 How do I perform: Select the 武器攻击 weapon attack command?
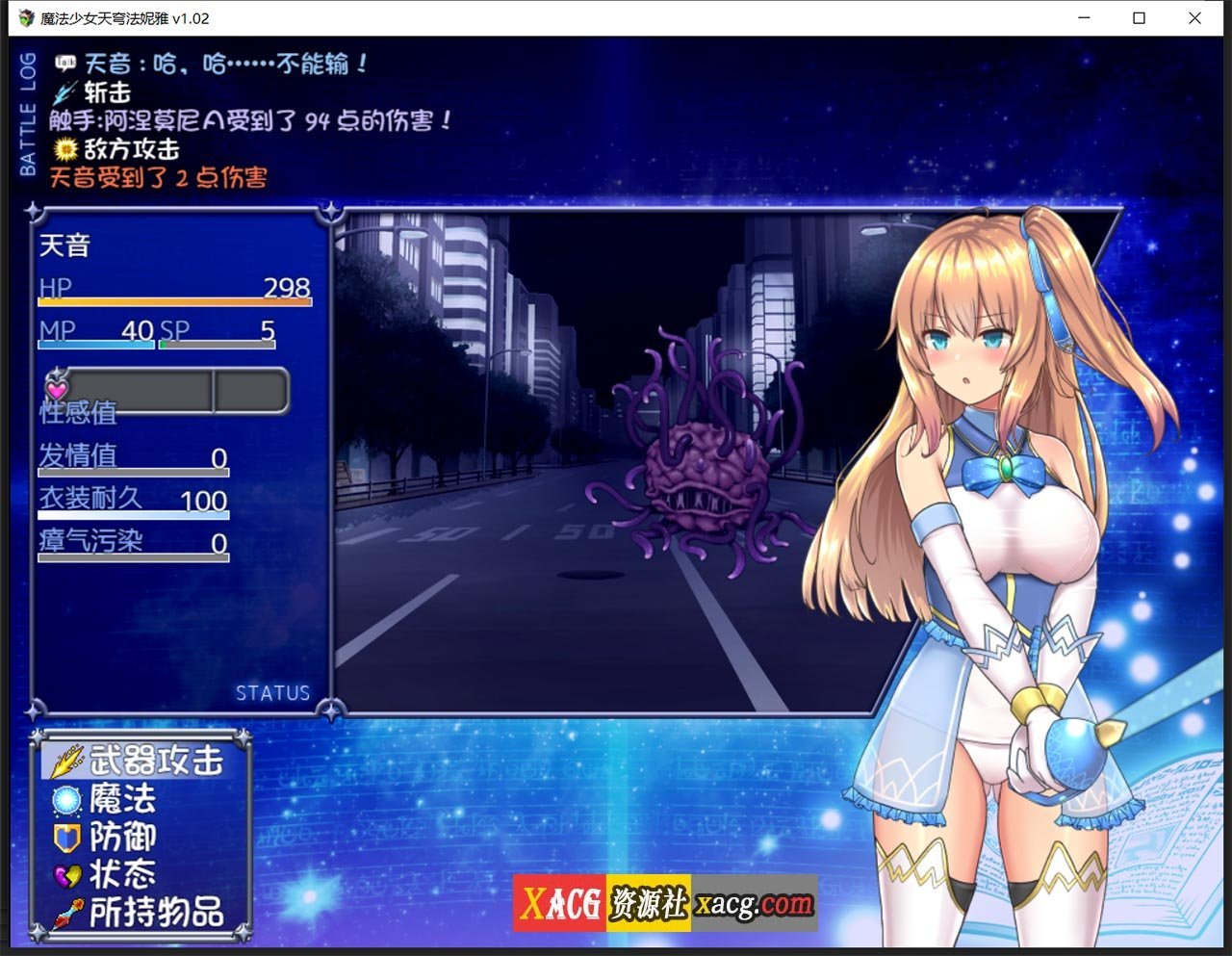point(157,760)
